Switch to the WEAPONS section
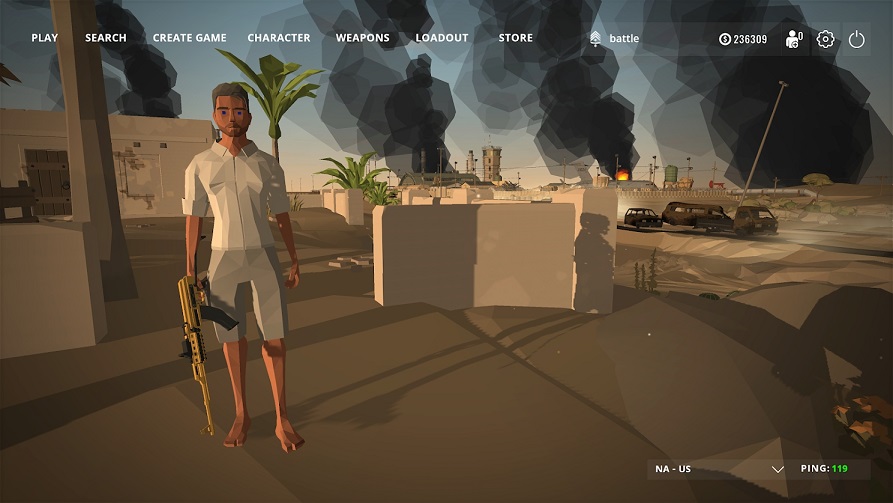 (363, 38)
